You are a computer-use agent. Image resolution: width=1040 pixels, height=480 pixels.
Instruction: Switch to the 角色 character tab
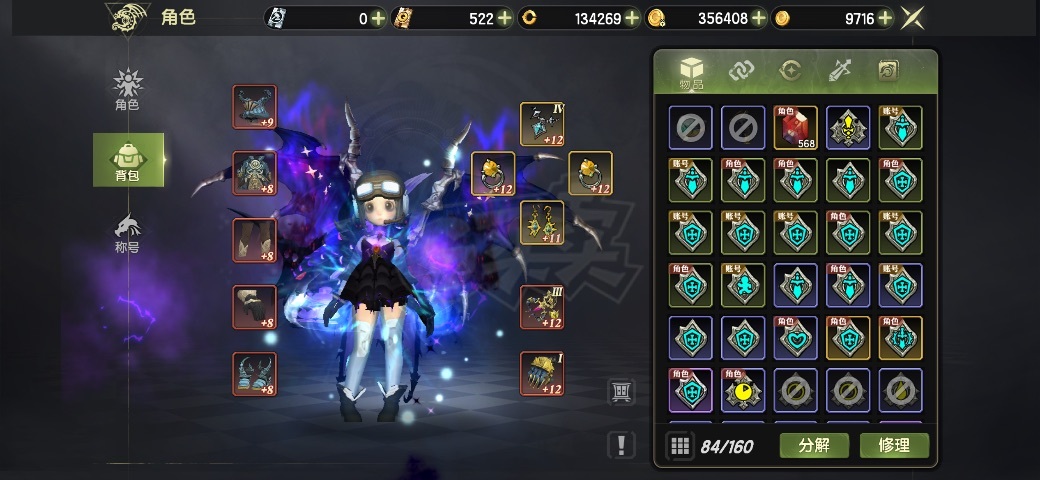127,89
